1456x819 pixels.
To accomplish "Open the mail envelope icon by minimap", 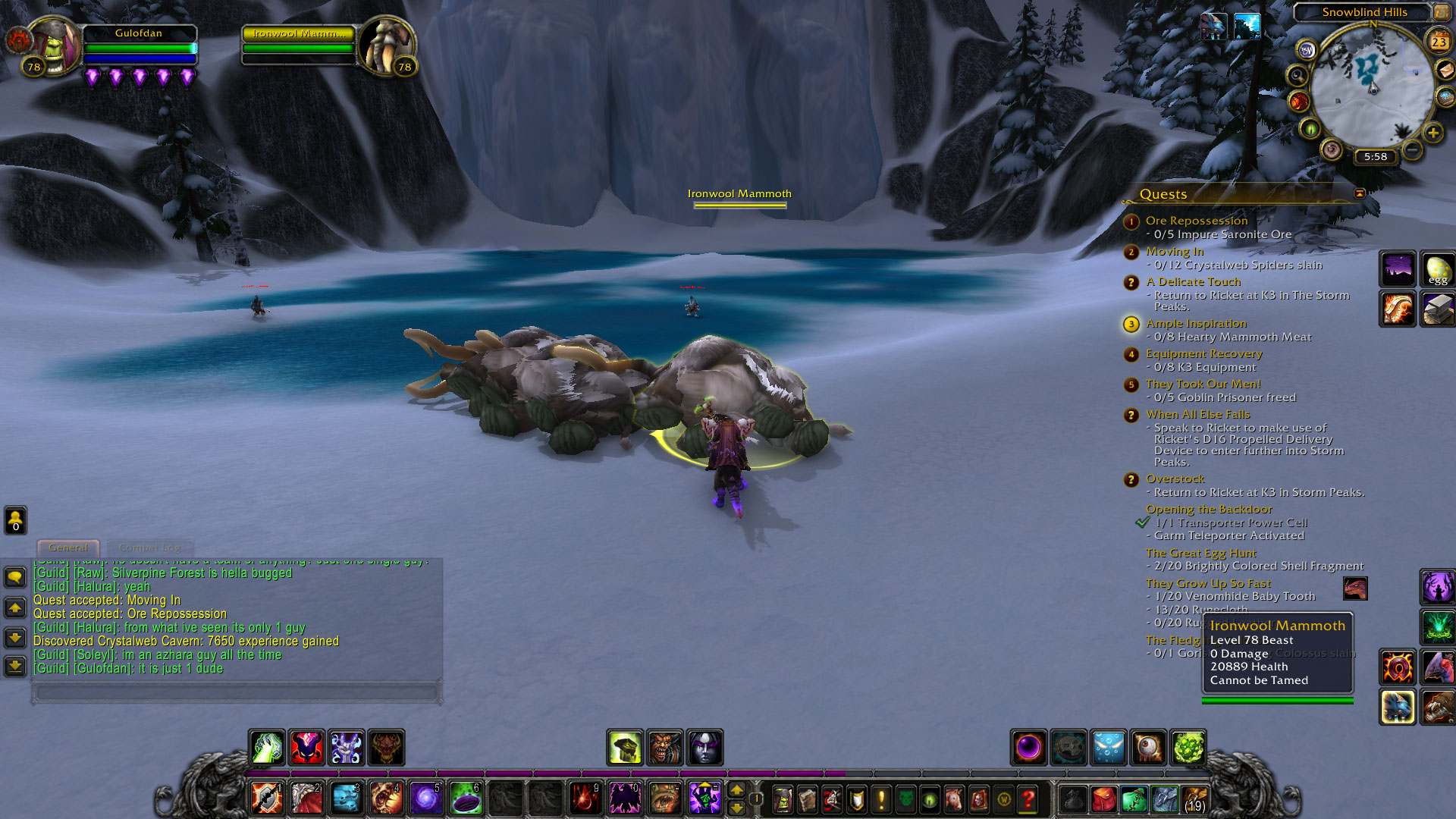I will [1445, 70].
